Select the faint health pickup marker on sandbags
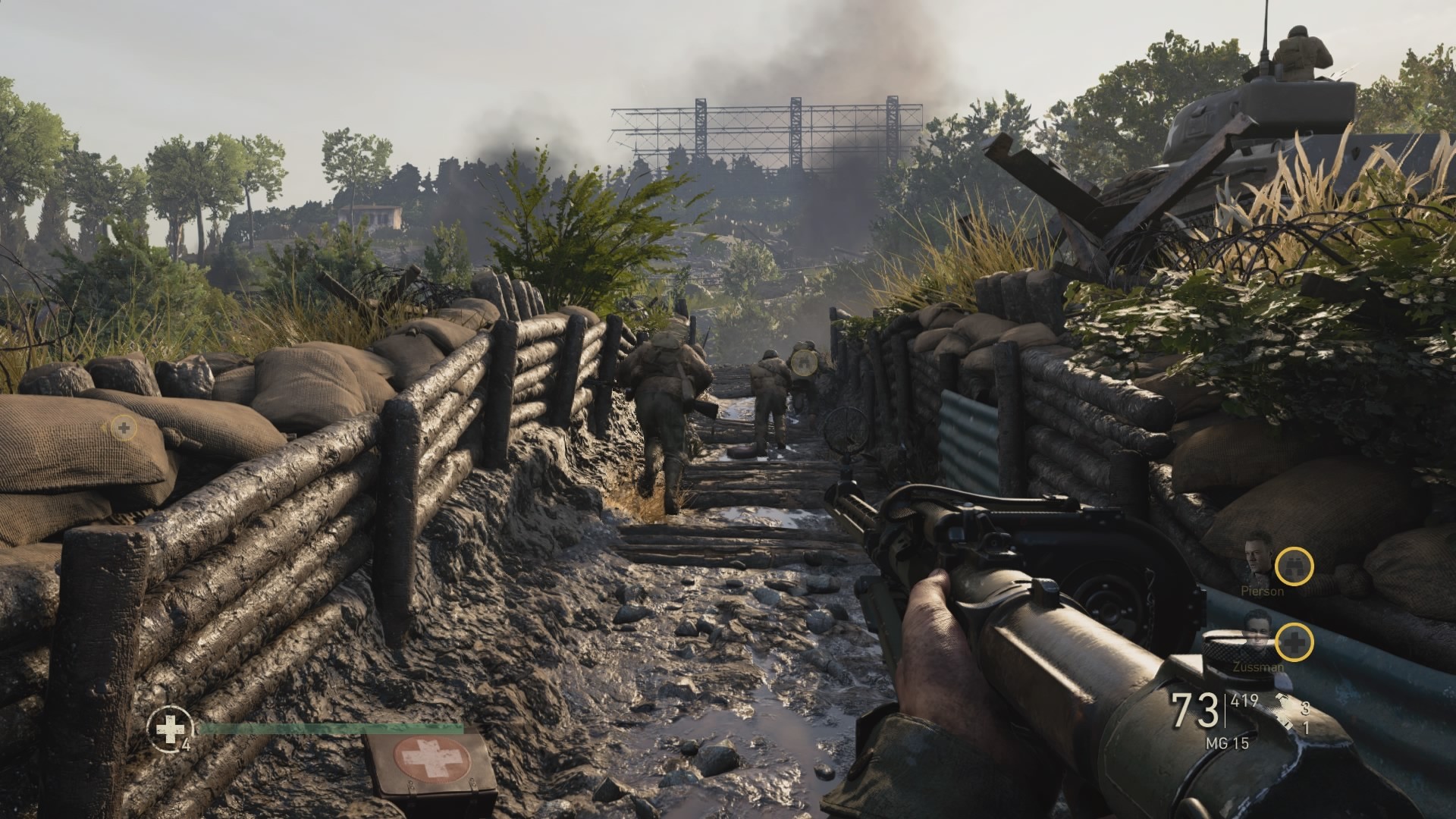The height and width of the screenshot is (819, 1456). click(123, 428)
